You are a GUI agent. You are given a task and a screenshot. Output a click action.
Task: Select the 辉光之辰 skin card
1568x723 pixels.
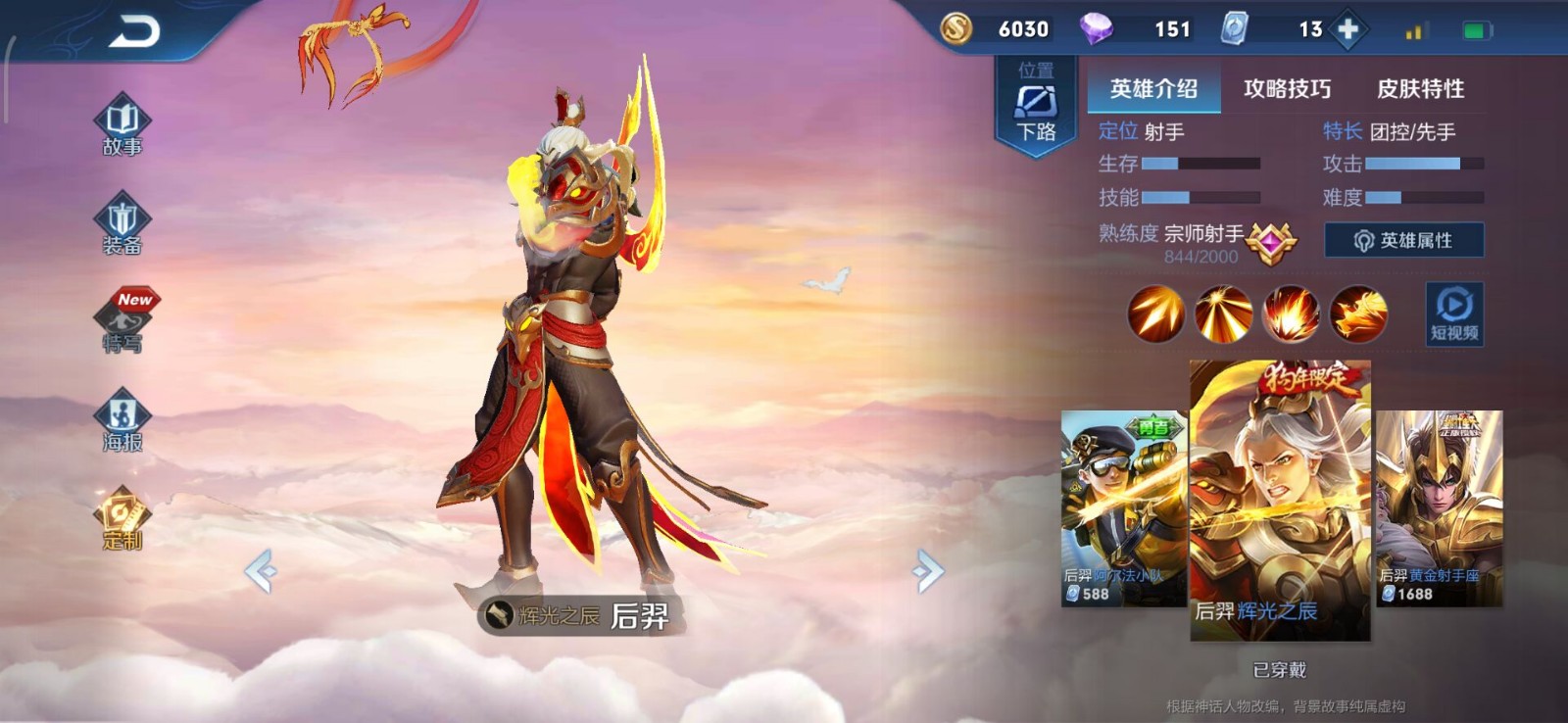1279,500
